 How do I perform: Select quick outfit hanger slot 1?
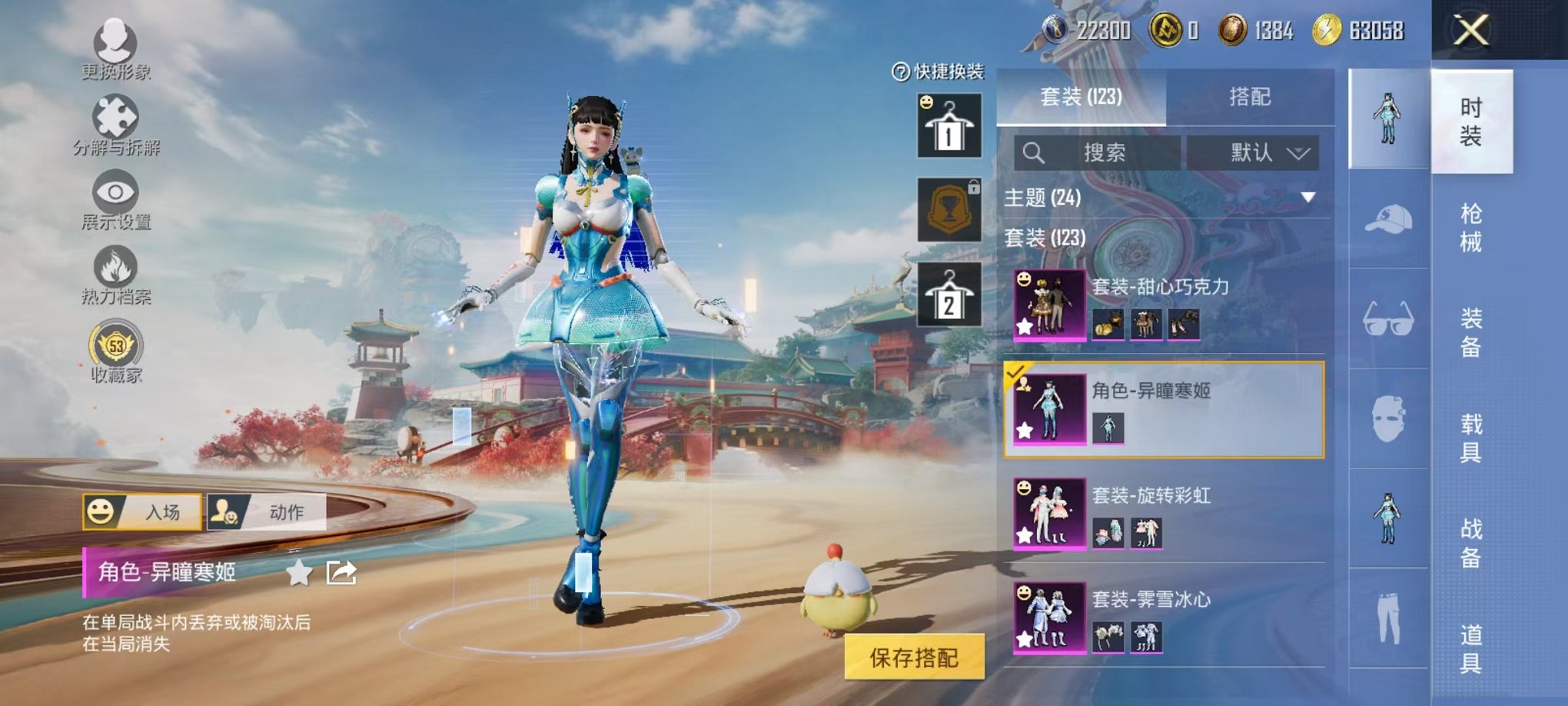point(949,123)
